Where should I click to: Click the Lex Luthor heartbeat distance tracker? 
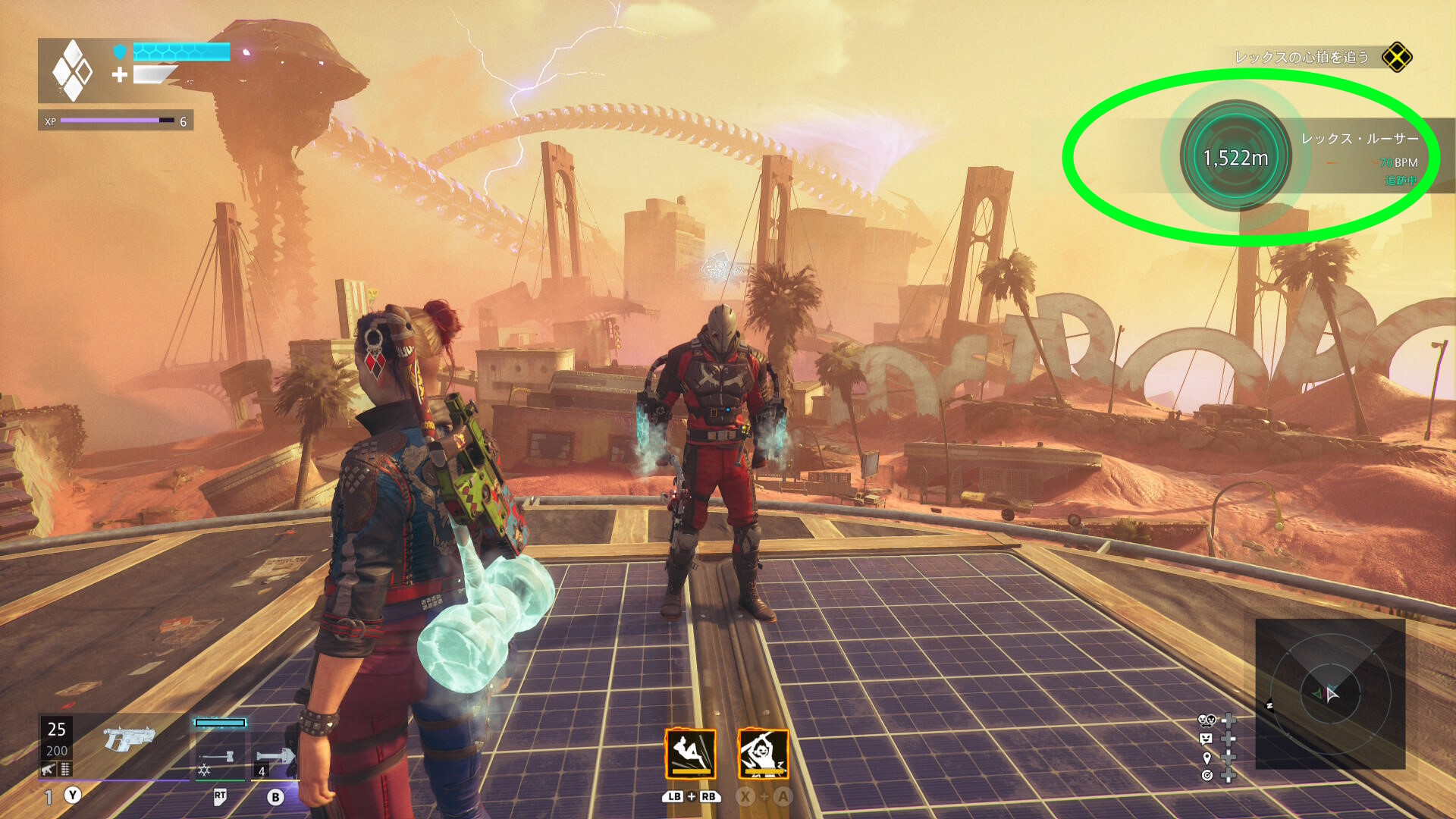(x=1235, y=157)
